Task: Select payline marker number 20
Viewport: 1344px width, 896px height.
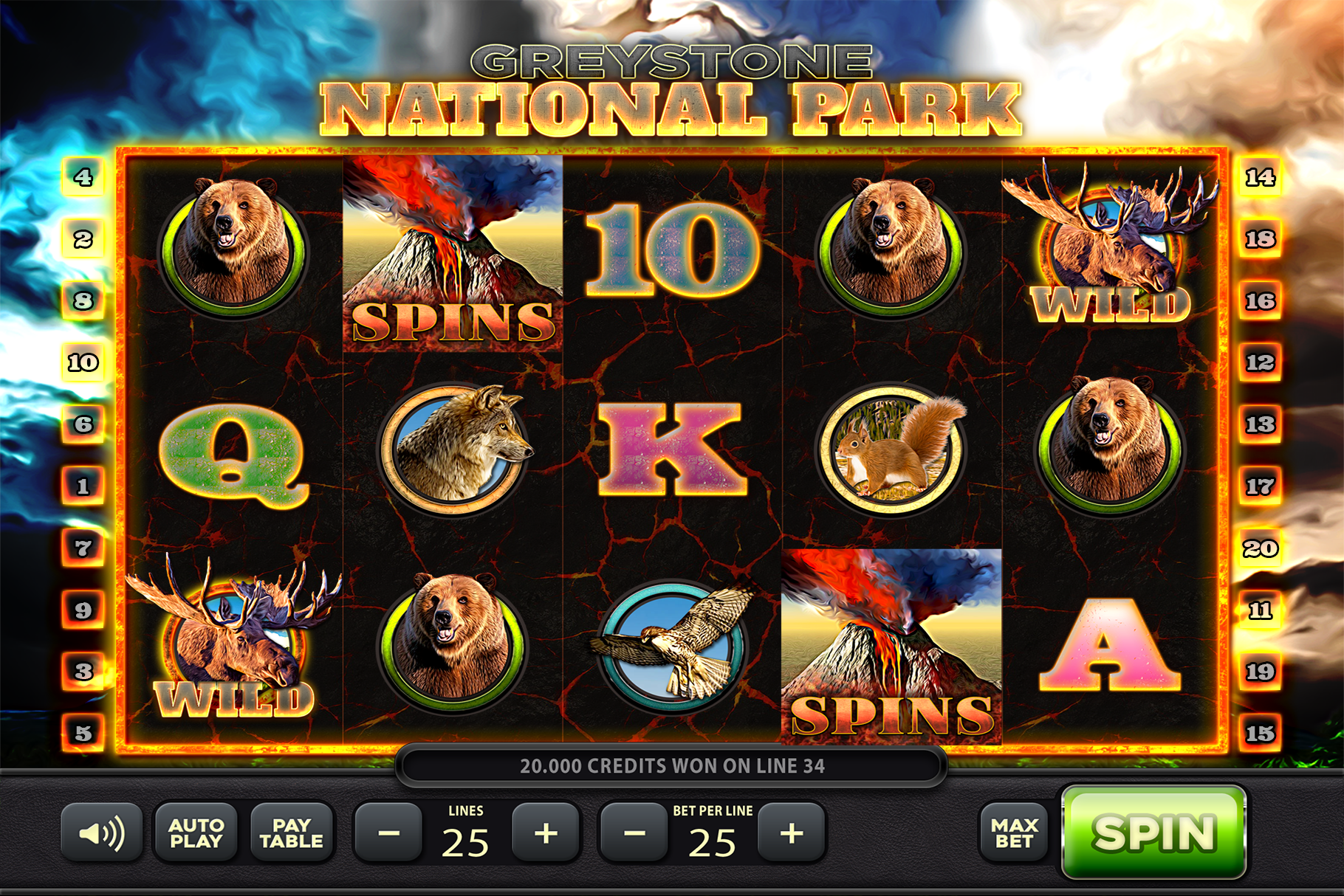Action: [x=1260, y=548]
